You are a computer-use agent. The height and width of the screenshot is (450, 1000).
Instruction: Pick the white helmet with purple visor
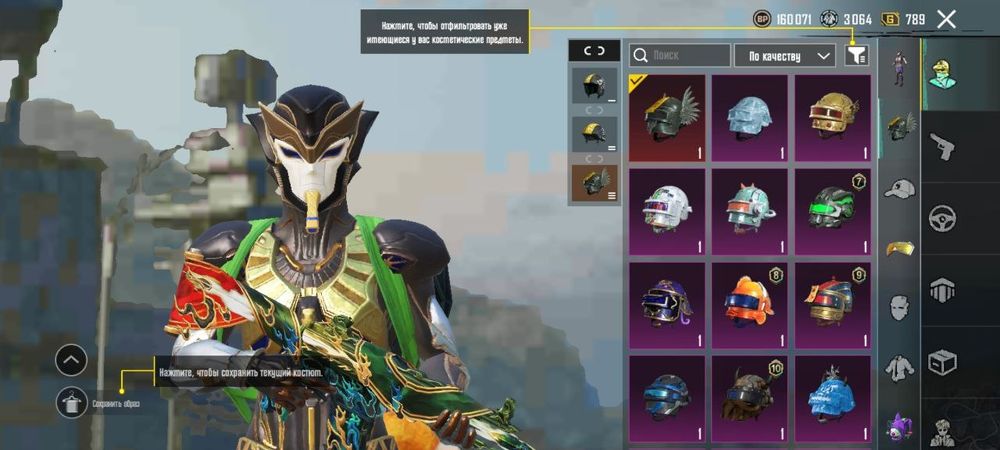(667, 211)
